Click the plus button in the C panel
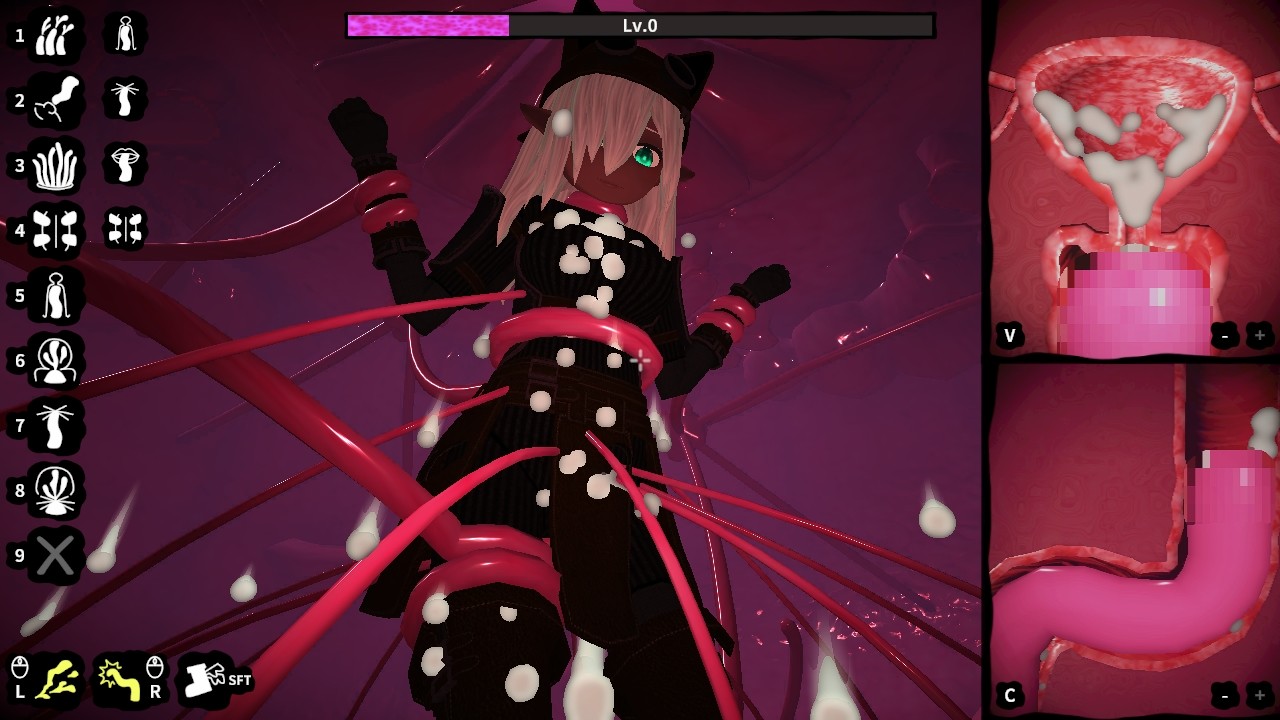The width and height of the screenshot is (1280, 720). pyautogui.click(x=1259, y=695)
